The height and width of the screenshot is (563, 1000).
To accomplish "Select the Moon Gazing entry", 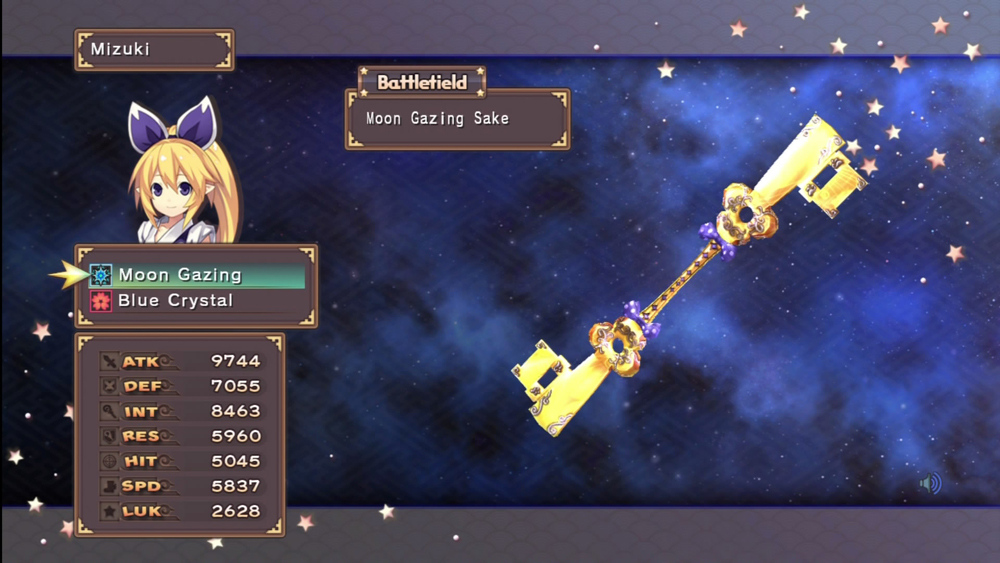I will [181, 275].
